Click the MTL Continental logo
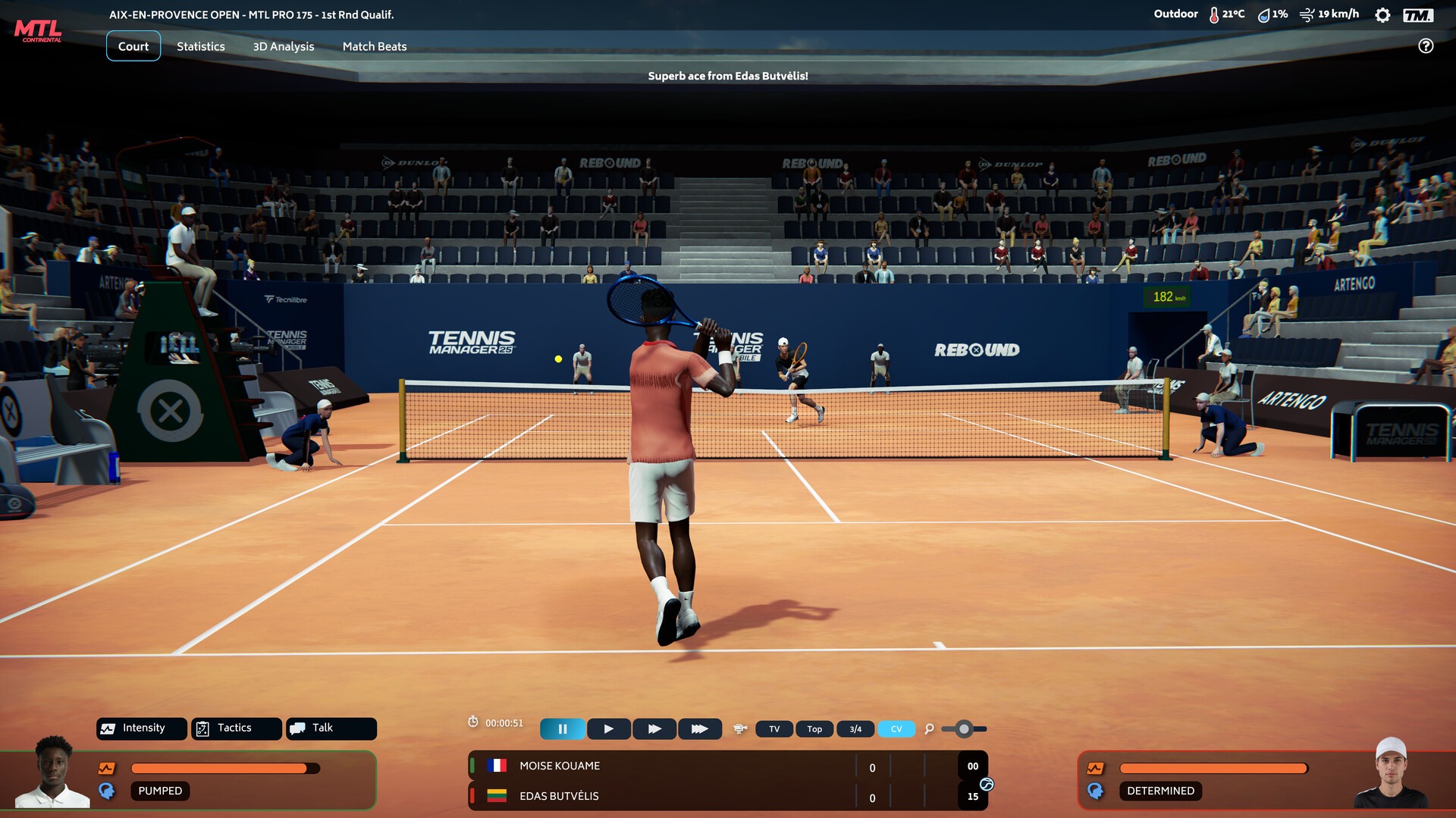This screenshot has height=818, width=1456. (x=38, y=31)
